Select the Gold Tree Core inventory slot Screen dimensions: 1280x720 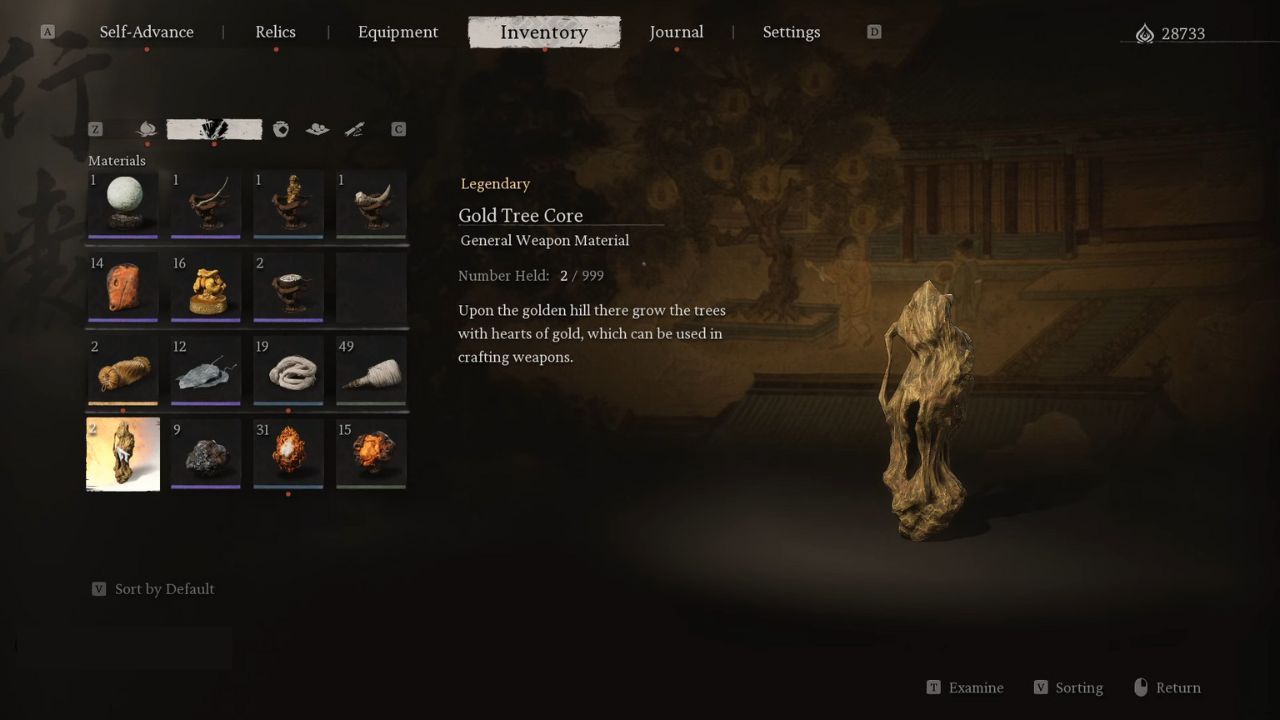122,454
